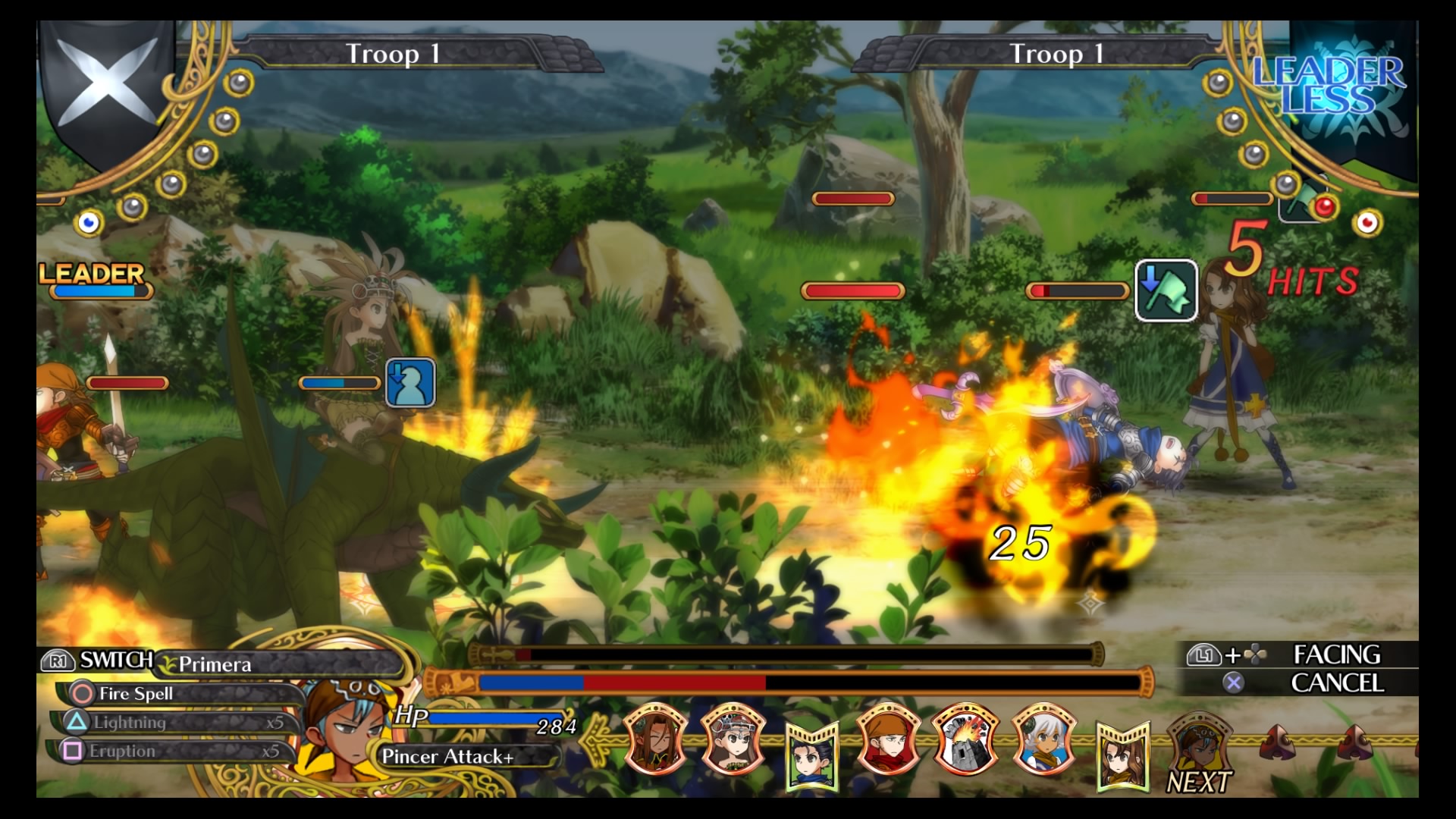Click the burning tower turn order icon
1456x819 pixels.
965,738
